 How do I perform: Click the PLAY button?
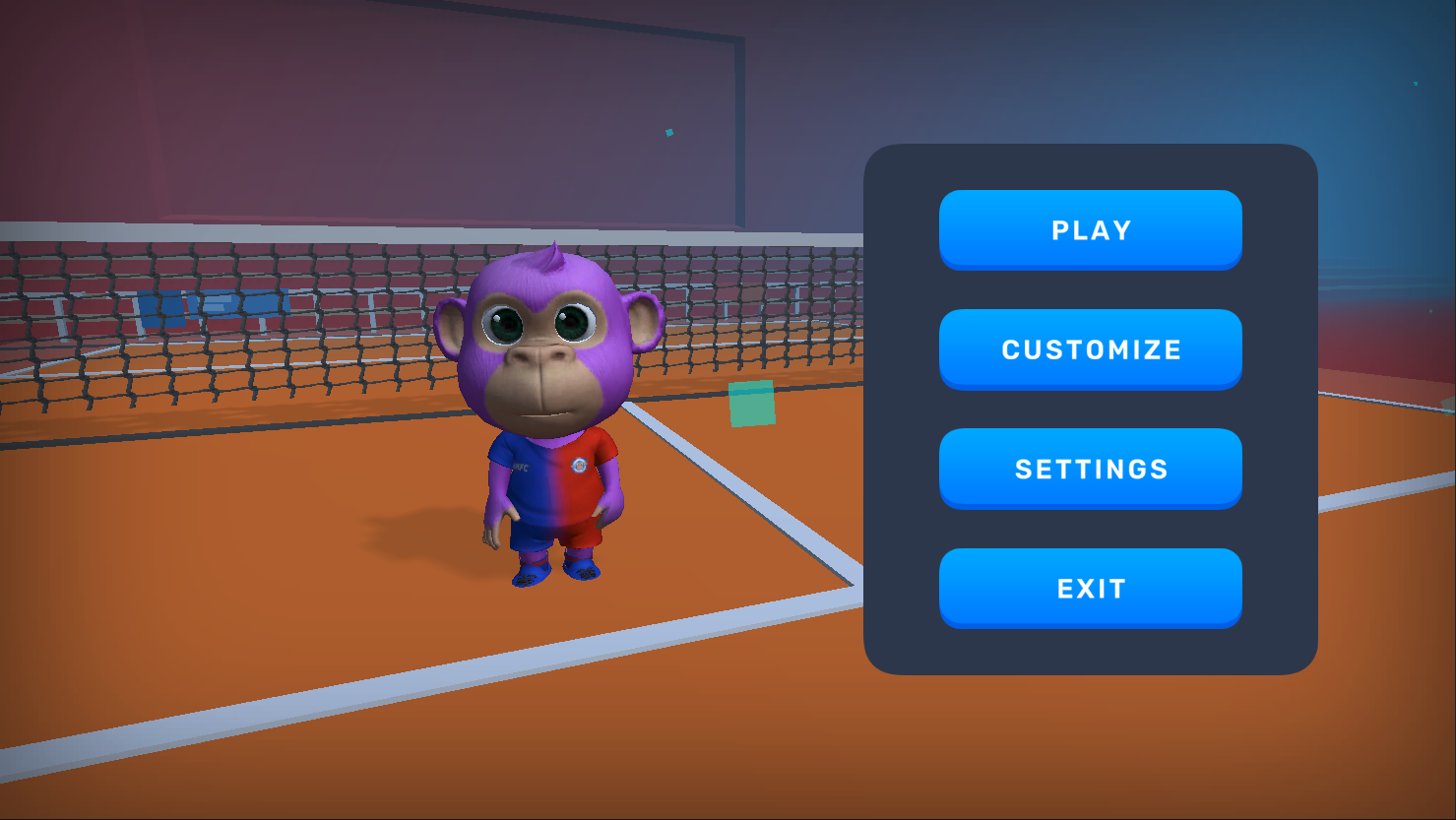pyautogui.click(x=1090, y=229)
